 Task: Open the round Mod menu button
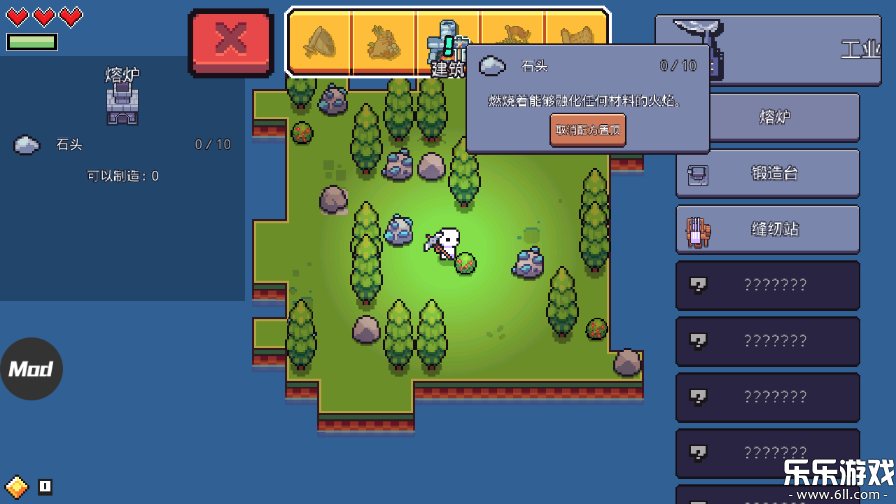click(31, 369)
